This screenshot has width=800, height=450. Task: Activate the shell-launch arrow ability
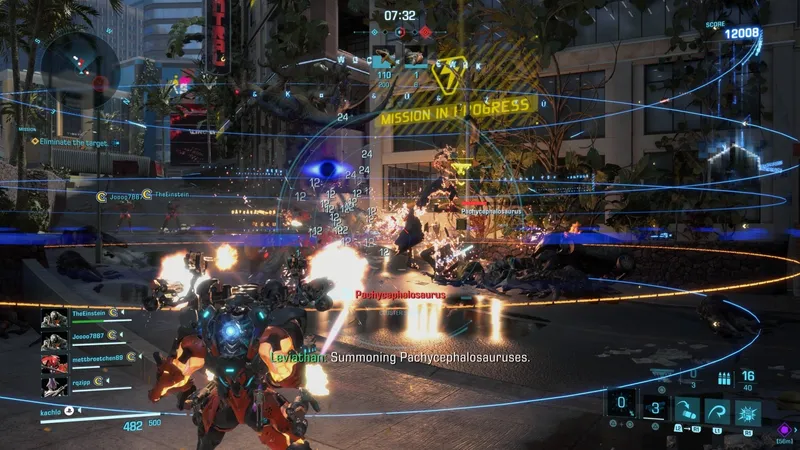click(x=686, y=409)
